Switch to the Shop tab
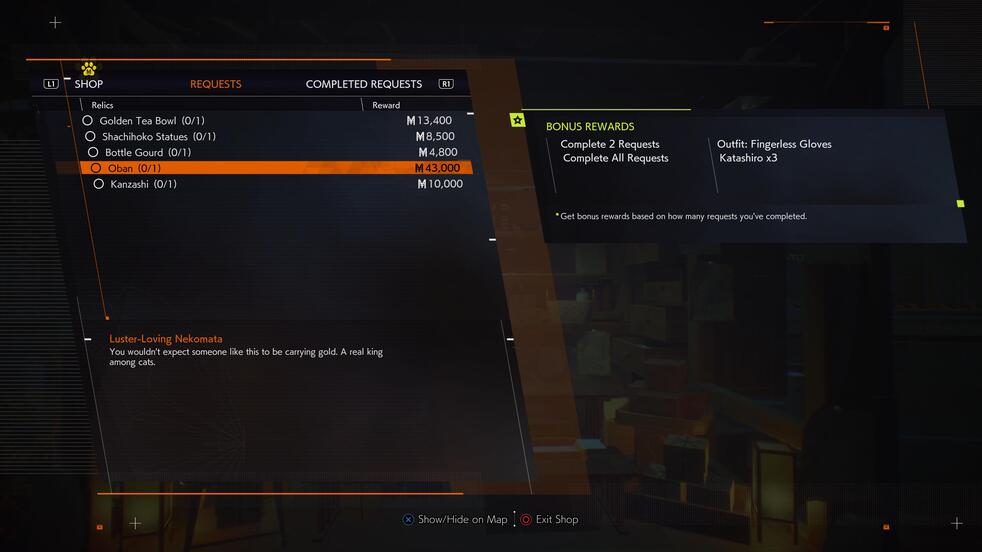The height and width of the screenshot is (552, 982). pyautogui.click(x=88, y=84)
